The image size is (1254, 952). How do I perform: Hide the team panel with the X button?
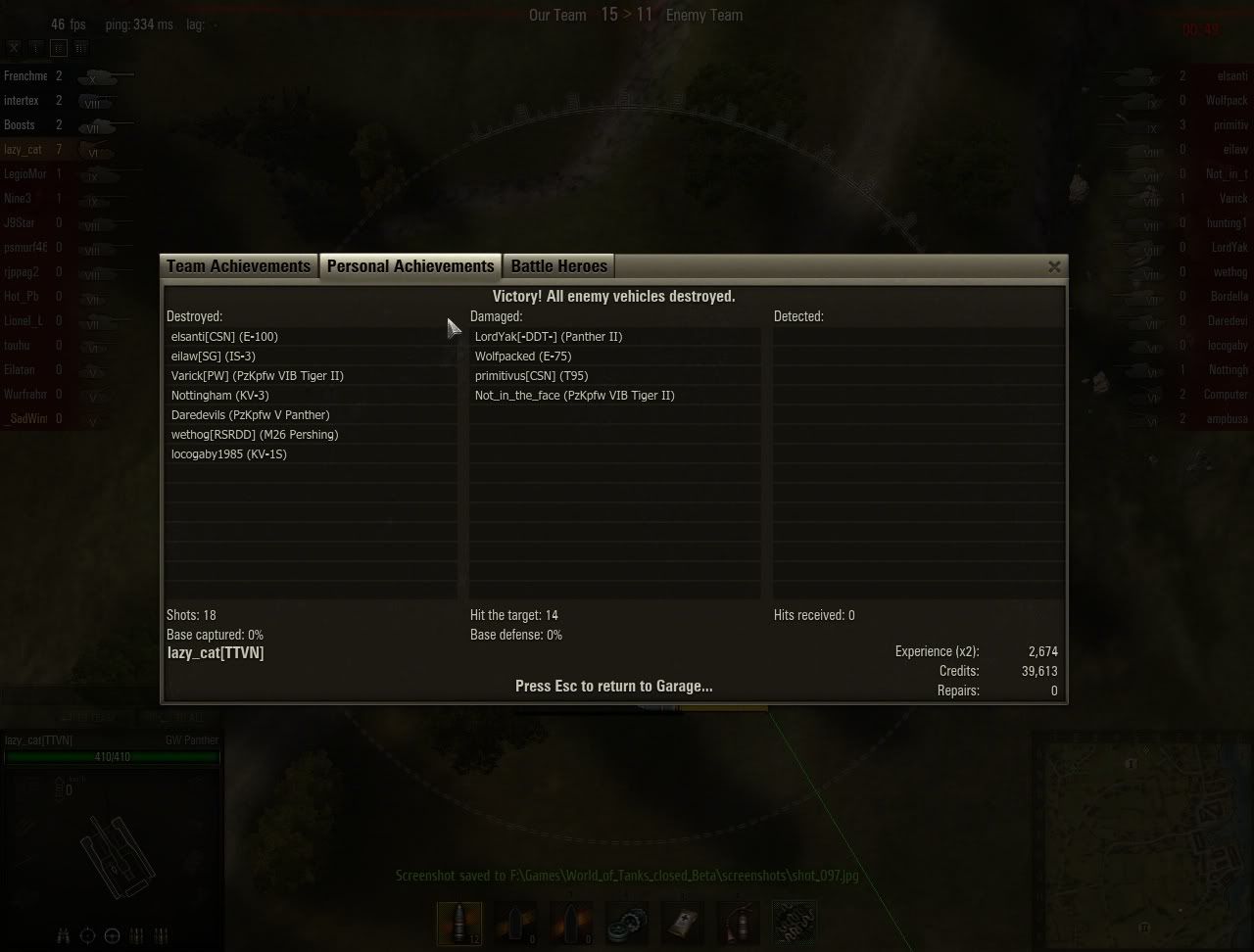14,47
